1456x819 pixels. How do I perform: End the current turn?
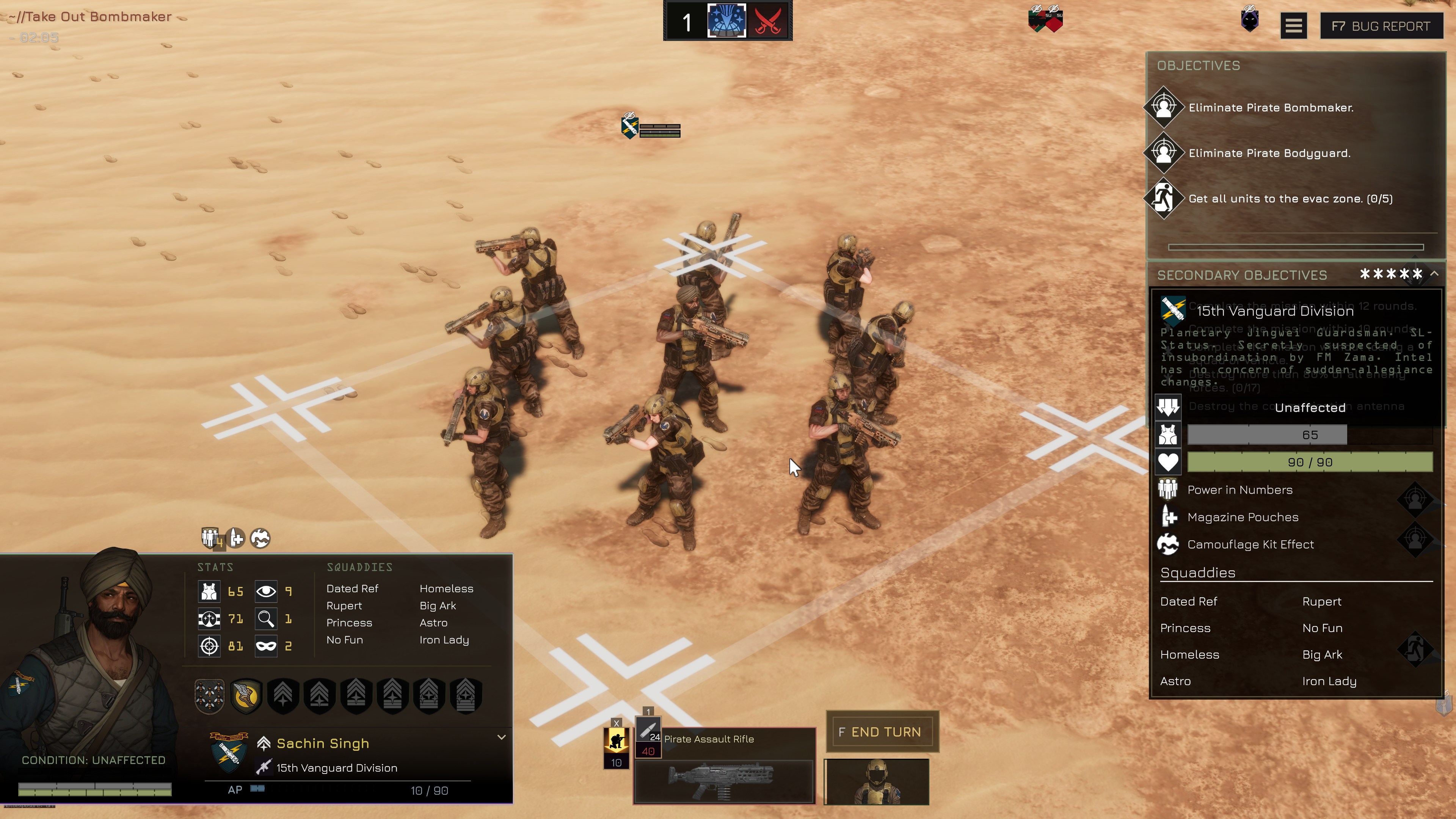click(882, 732)
